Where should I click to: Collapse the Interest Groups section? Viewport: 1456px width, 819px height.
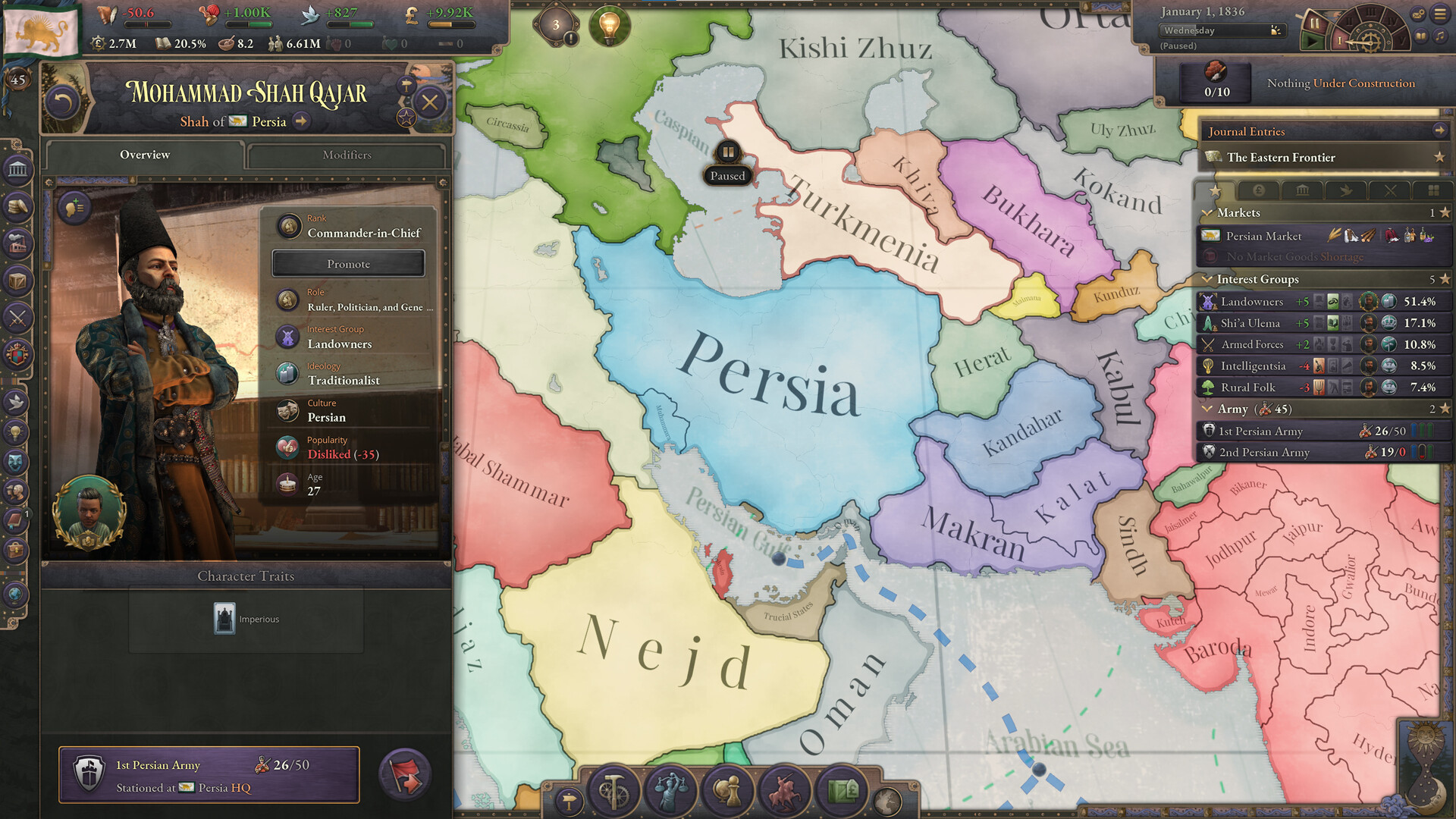tap(1209, 279)
